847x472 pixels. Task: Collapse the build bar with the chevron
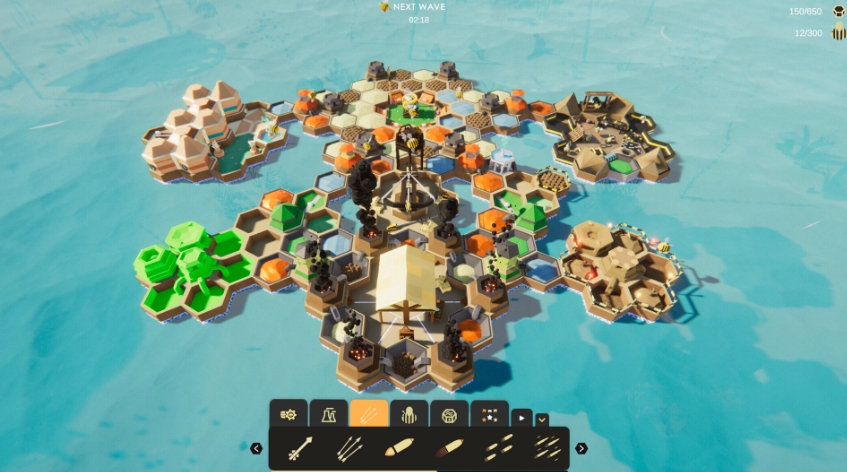point(542,419)
